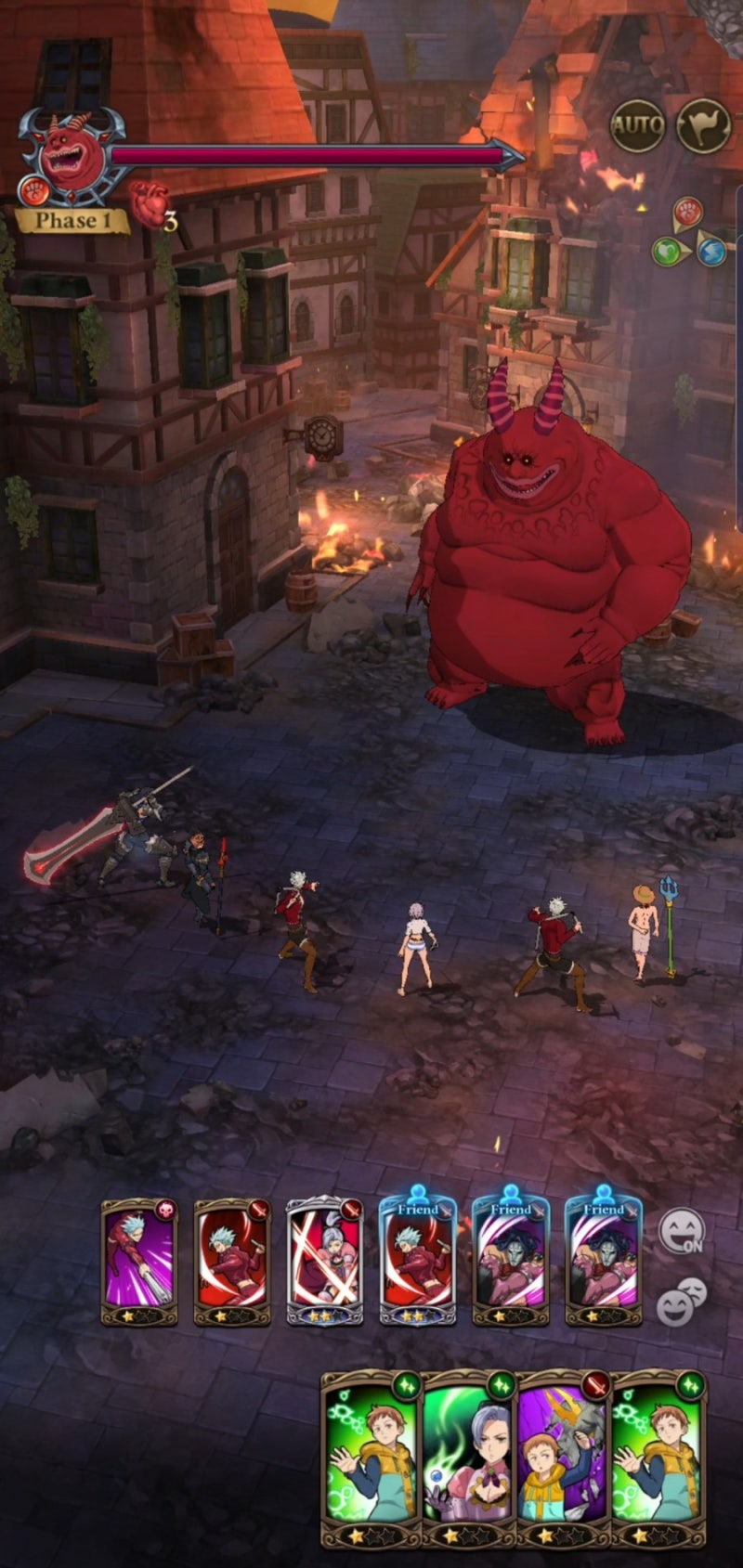Open the double-face emote picker
The height and width of the screenshot is (1568, 743).
[681, 1302]
